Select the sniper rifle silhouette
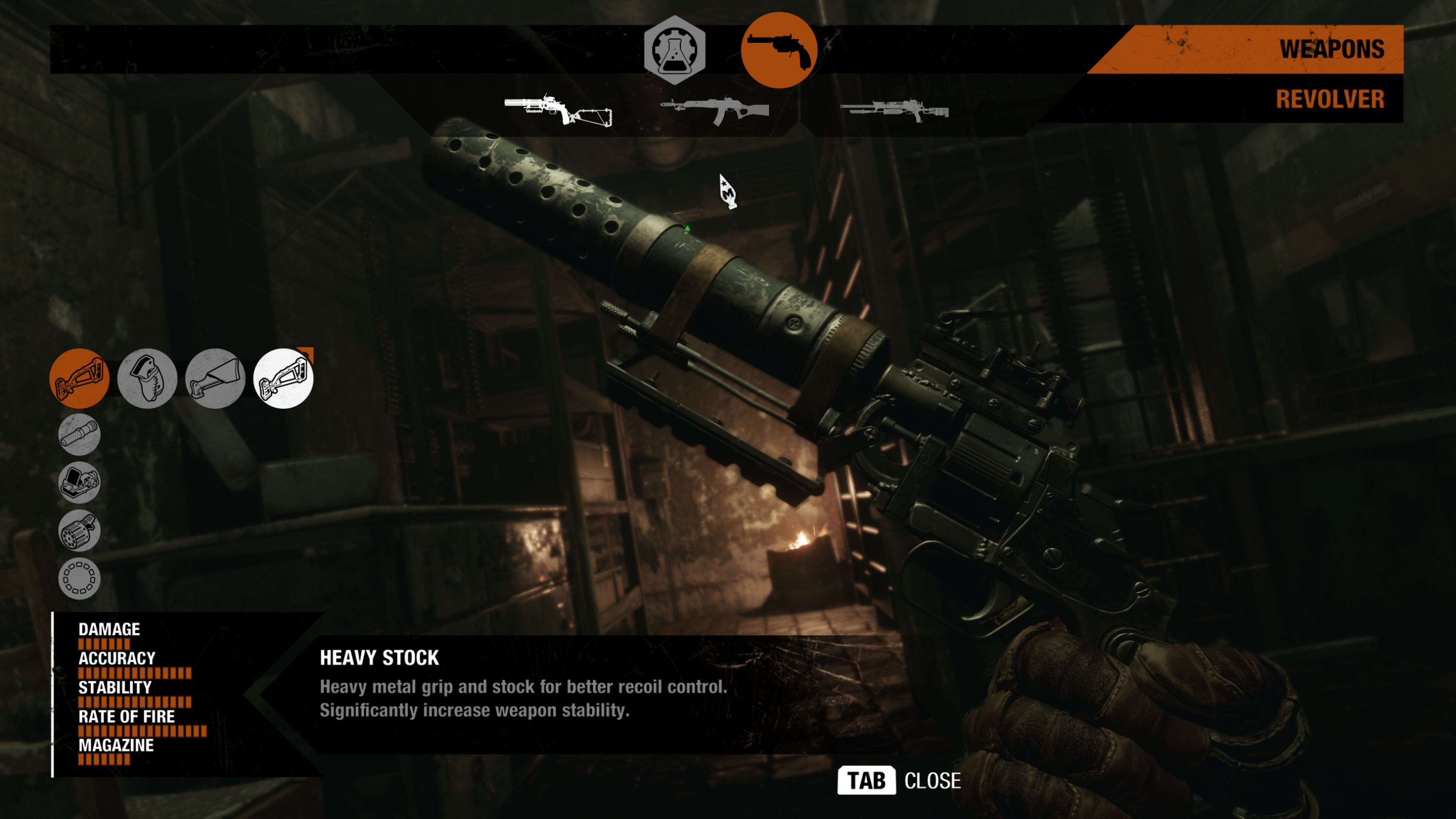Screen dimensions: 1456x819 [x=899, y=110]
